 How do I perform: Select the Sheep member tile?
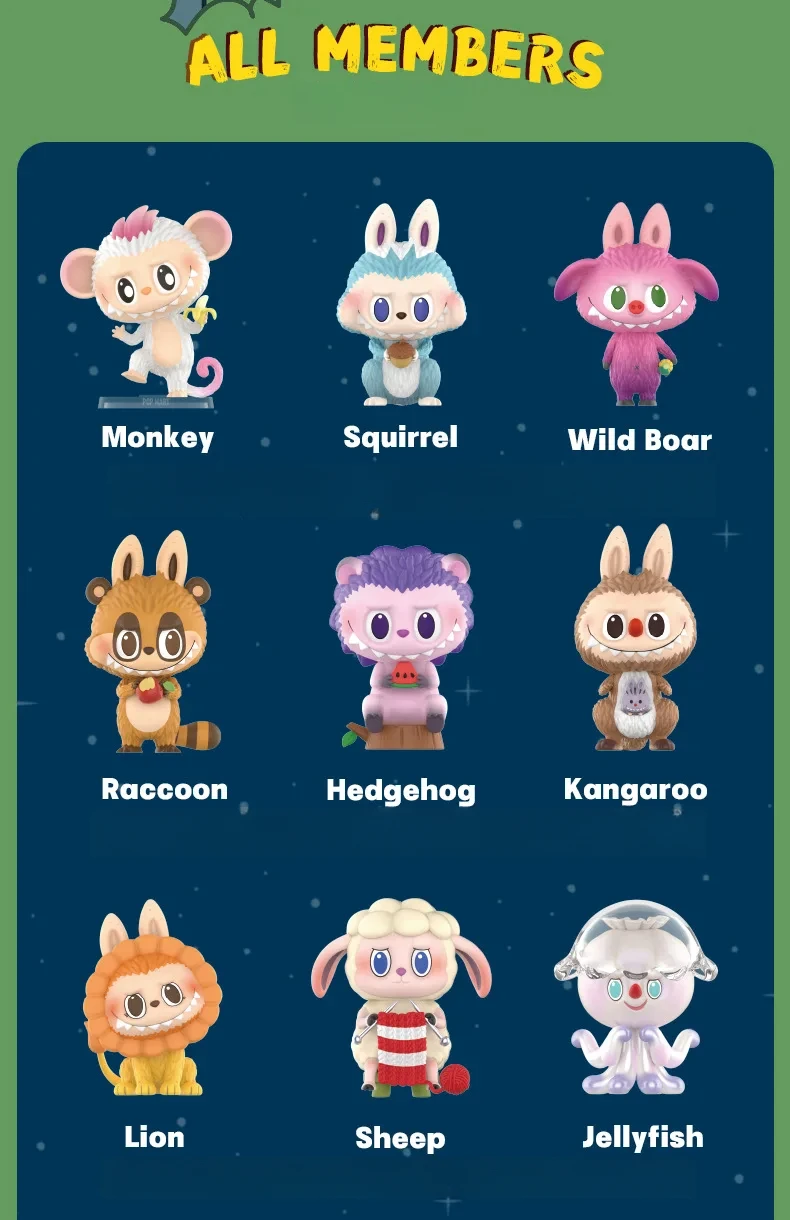(400, 1000)
